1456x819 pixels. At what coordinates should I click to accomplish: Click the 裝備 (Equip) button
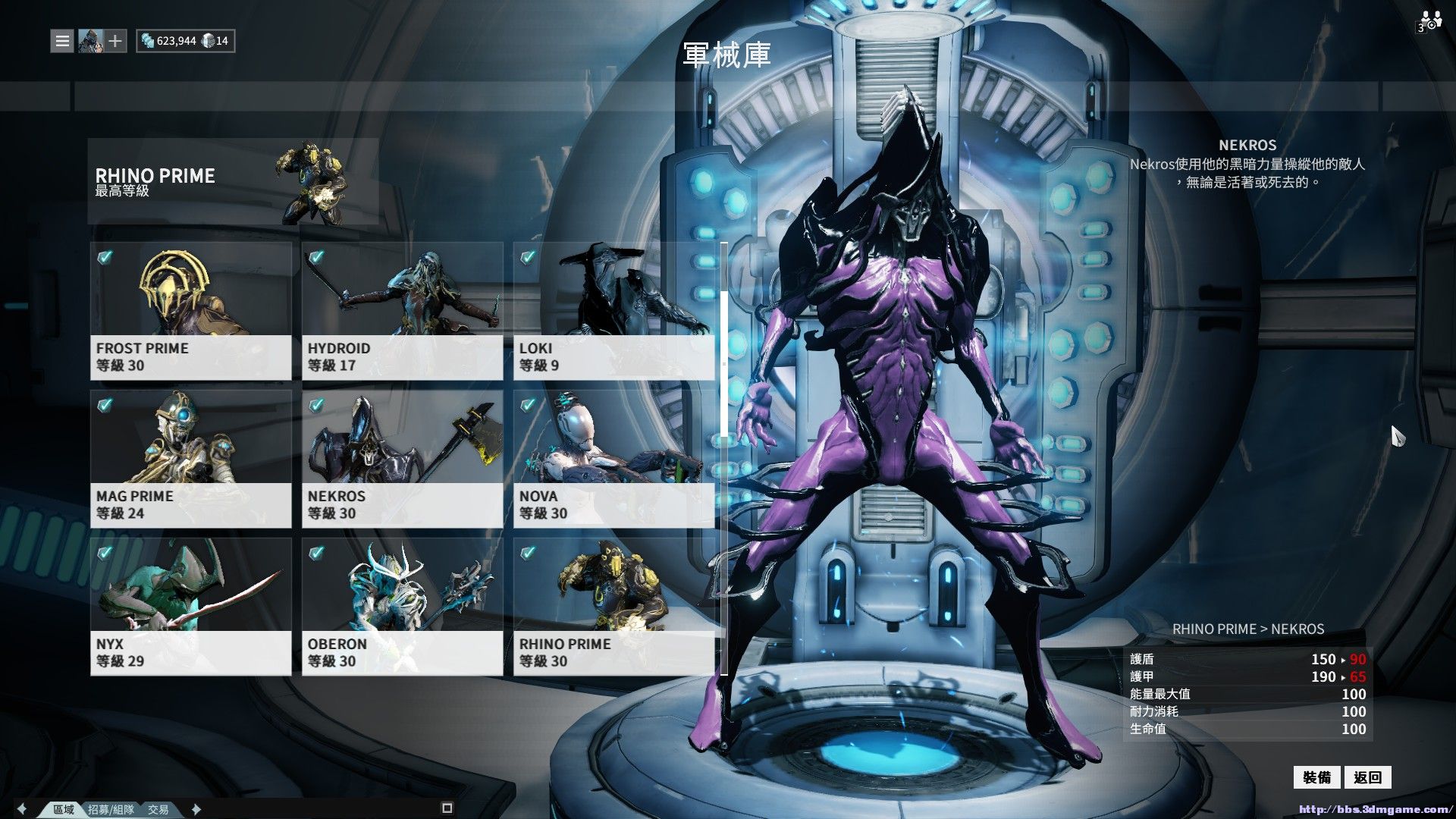point(1317,777)
